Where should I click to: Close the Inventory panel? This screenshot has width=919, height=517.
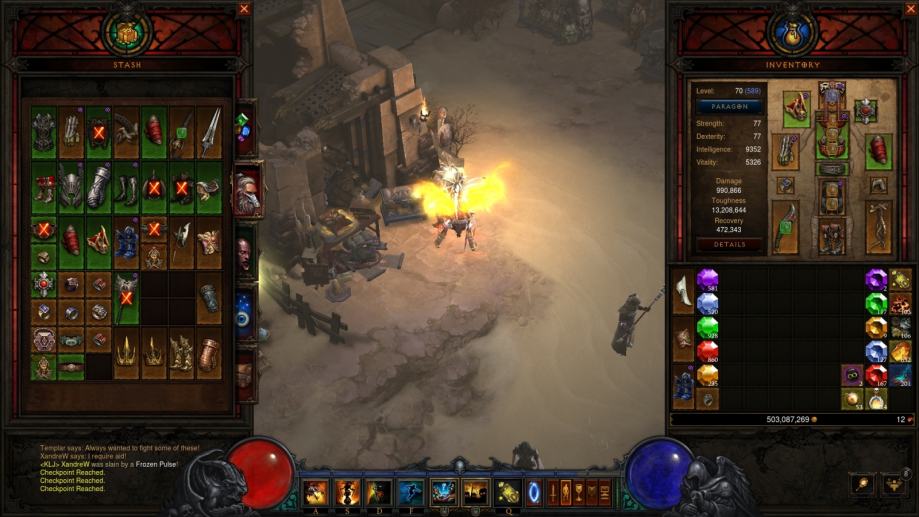909,9
